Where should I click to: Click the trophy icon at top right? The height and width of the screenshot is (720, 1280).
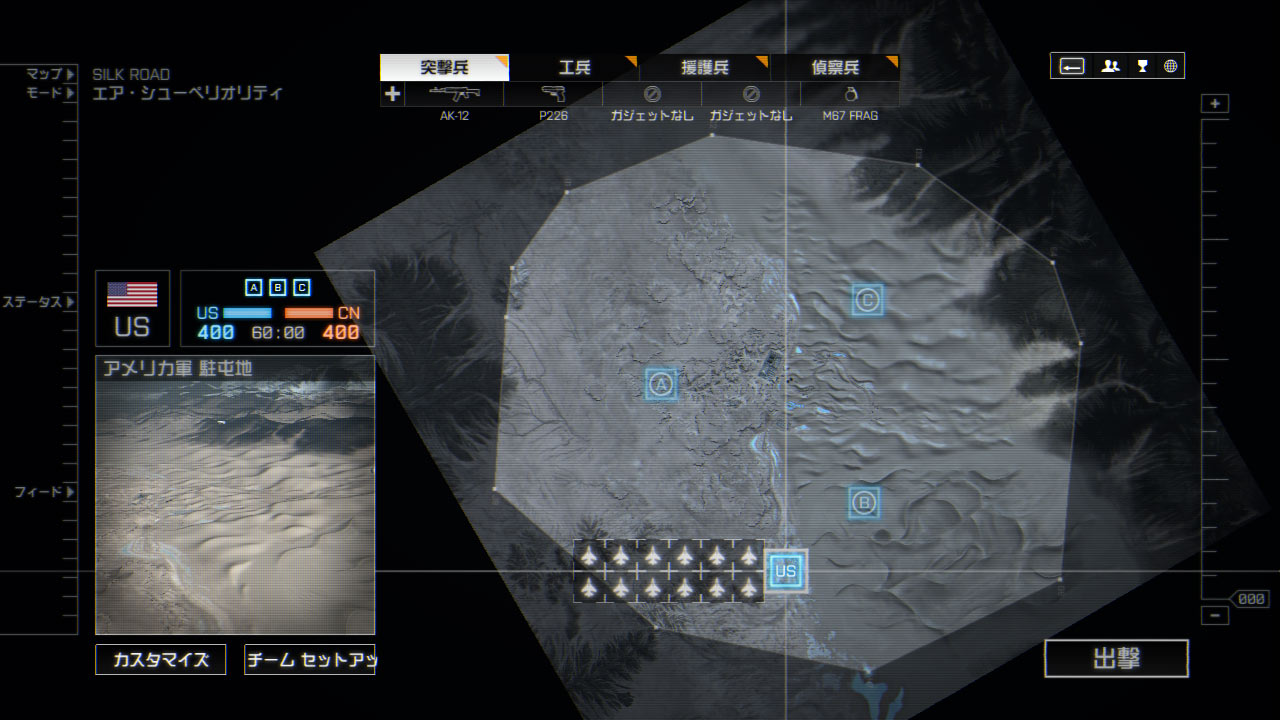(1142, 66)
